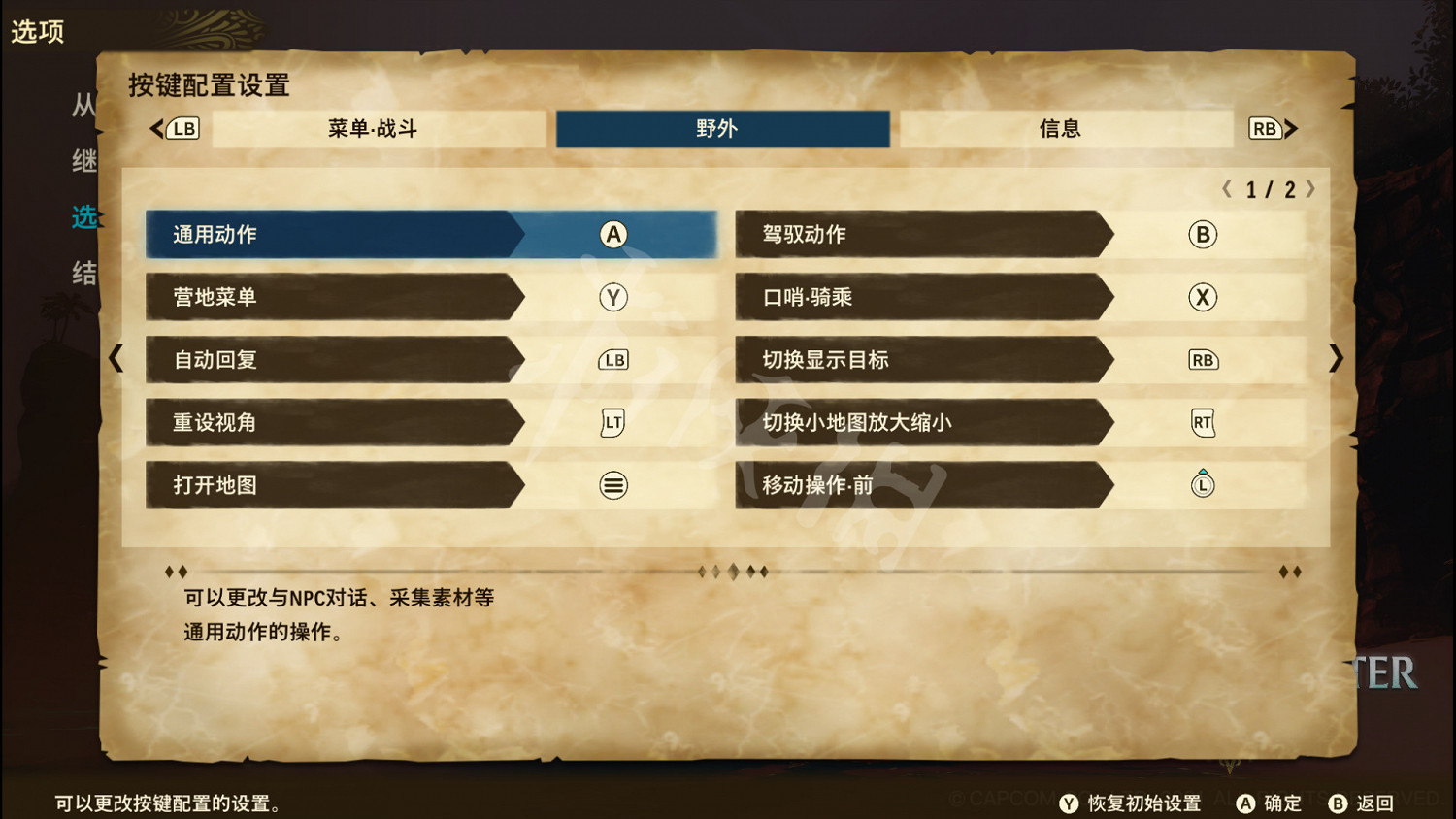Select the 驾驭动作 binding entry
Image resolution: width=1456 pixels, height=819 pixels.
pyautogui.click(x=922, y=234)
